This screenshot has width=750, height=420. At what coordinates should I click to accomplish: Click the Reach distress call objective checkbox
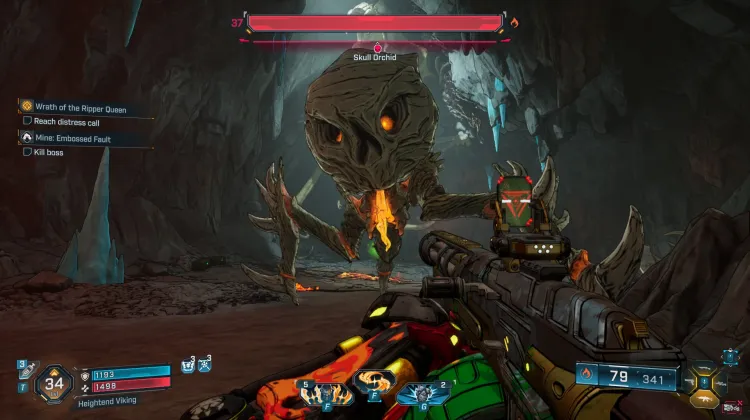coord(27,122)
